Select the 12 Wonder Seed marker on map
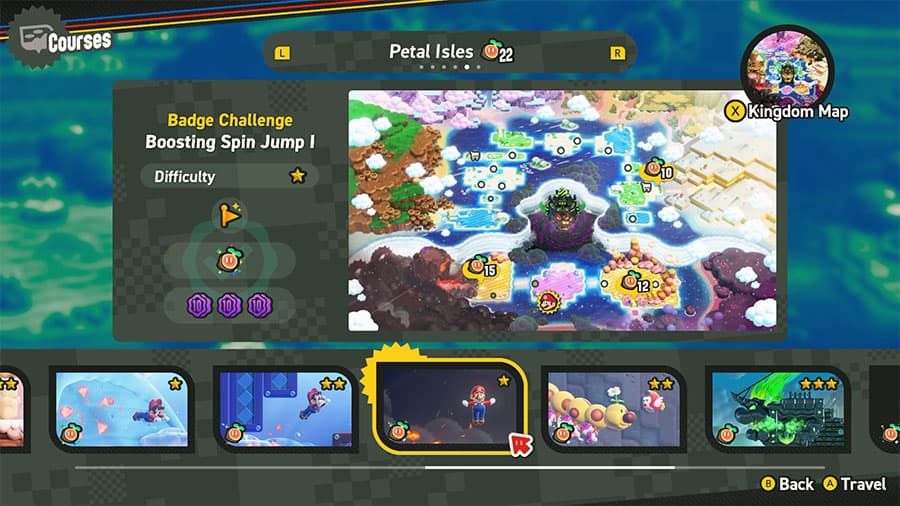The width and height of the screenshot is (900, 506). [x=633, y=283]
